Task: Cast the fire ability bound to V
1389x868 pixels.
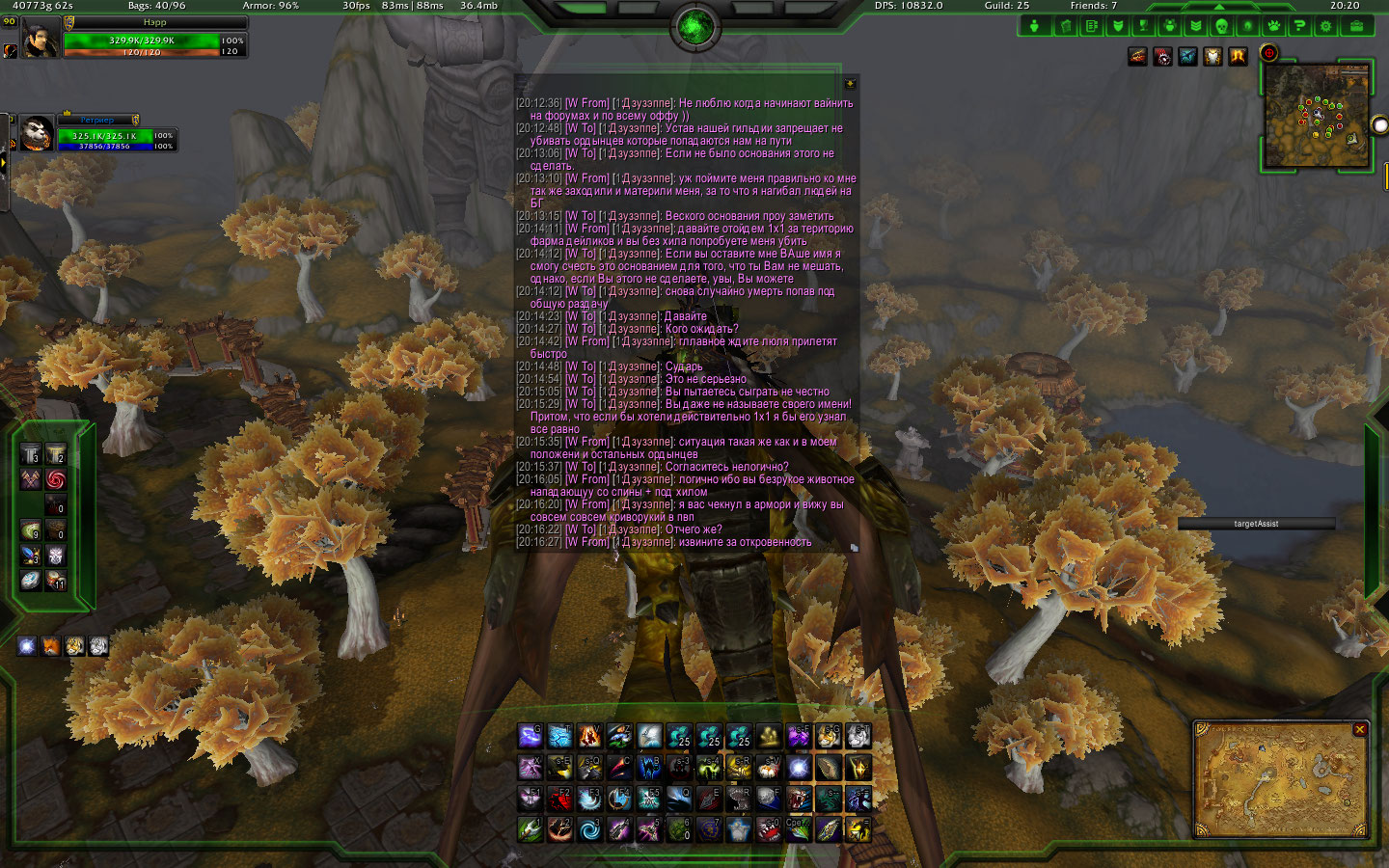Action: click(x=589, y=737)
